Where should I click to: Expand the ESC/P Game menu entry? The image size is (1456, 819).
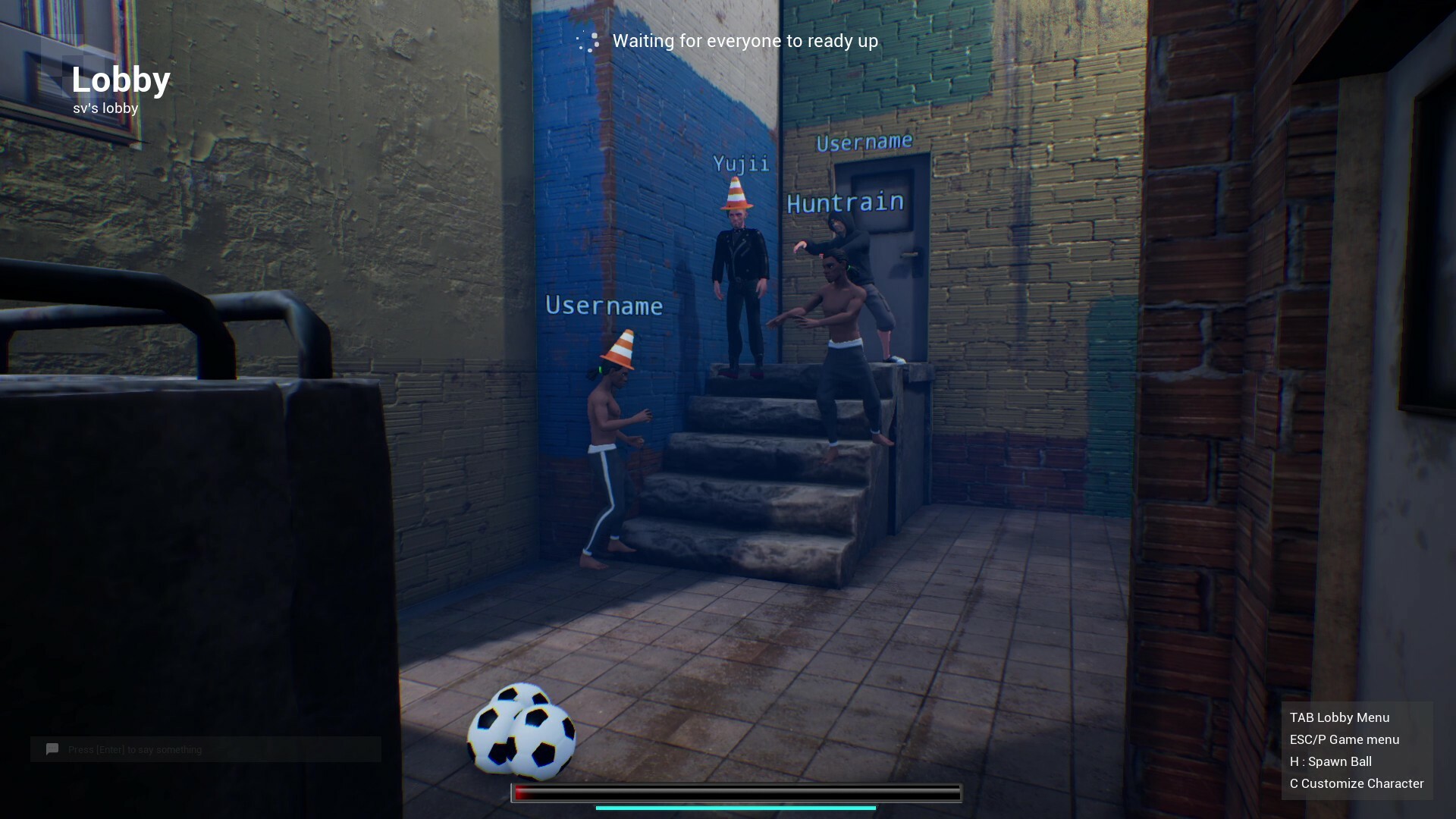(1344, 739)
